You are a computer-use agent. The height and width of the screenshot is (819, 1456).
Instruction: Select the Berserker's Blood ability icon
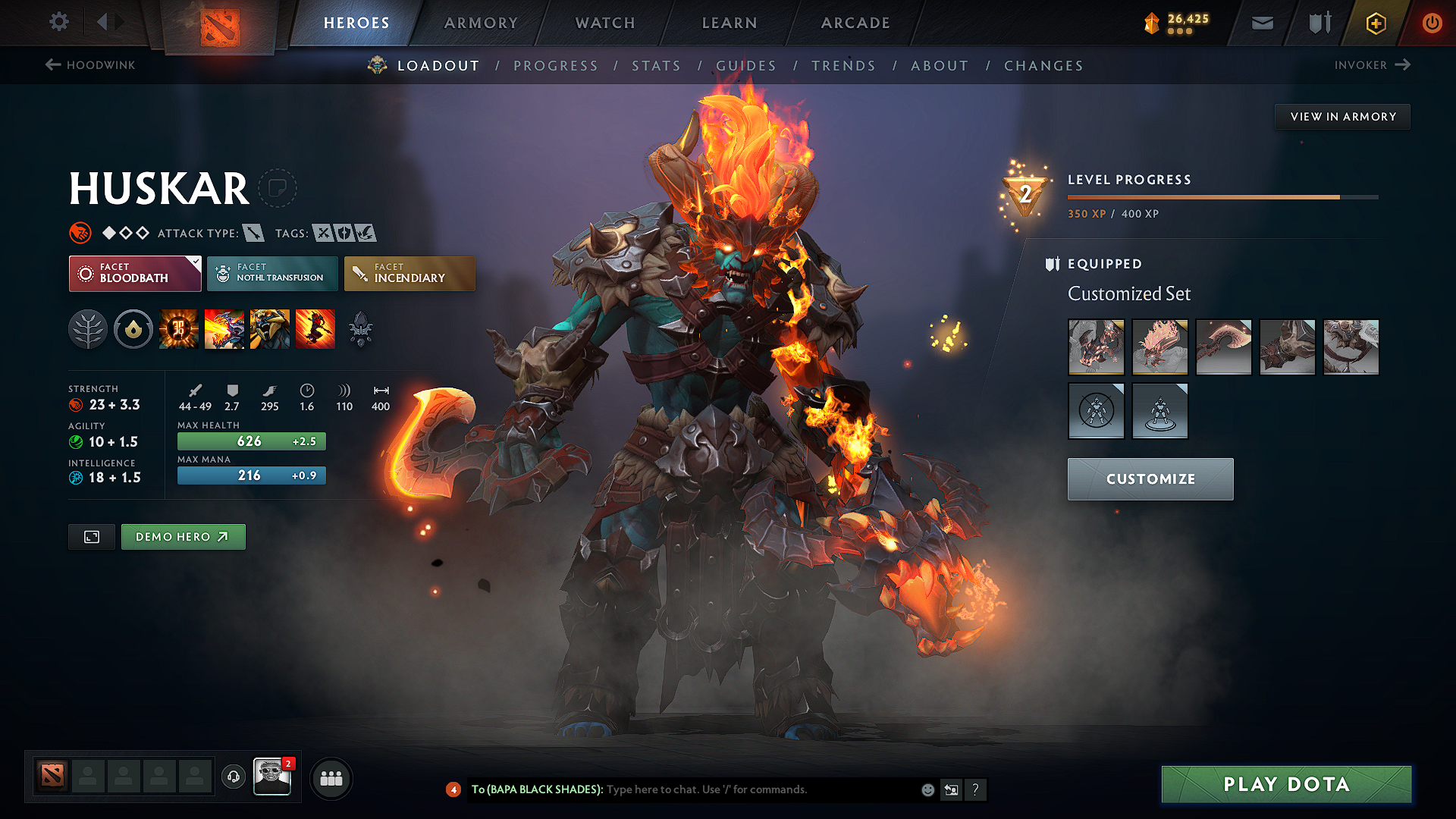(270, 329)
